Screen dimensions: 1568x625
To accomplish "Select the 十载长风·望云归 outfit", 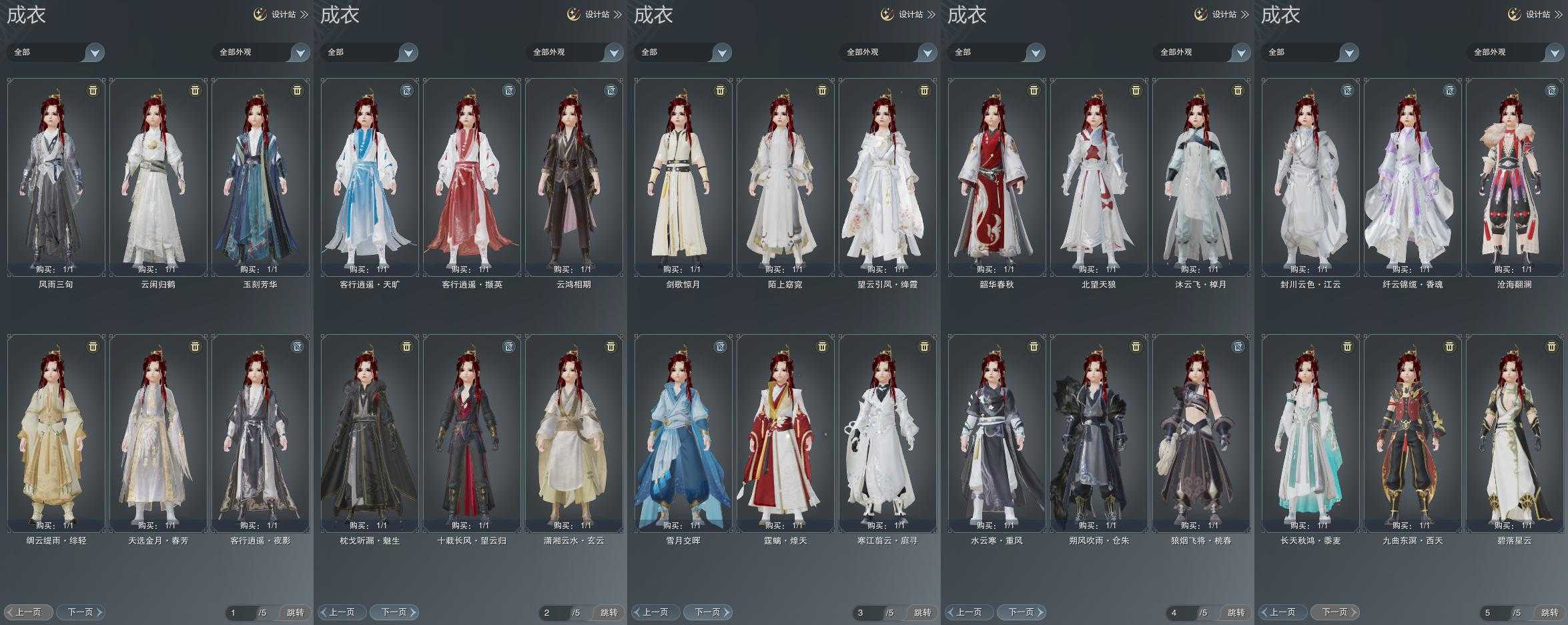I will 472,433.
